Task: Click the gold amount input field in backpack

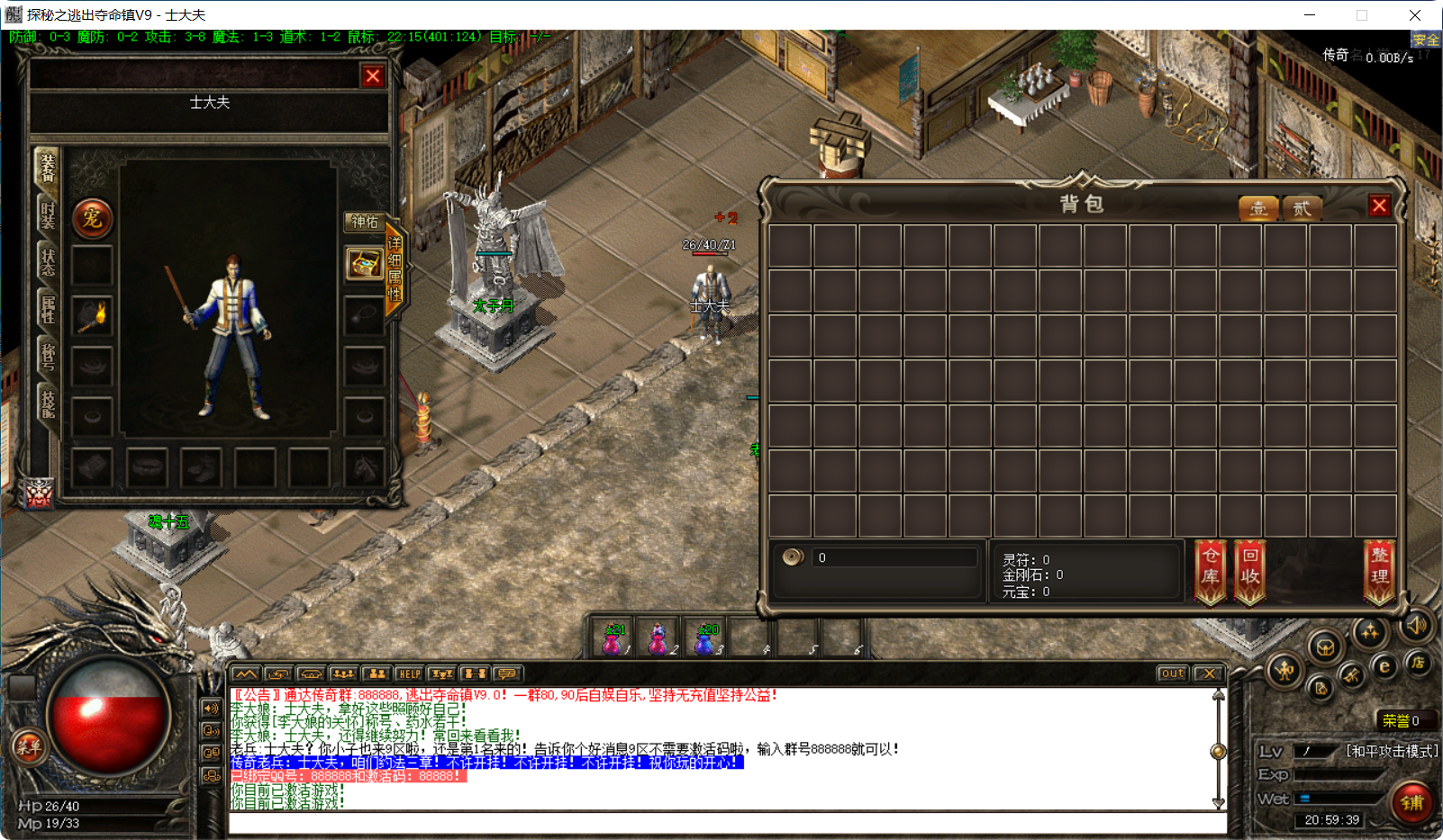Action: pyautogui.click(x=894, y=557)
